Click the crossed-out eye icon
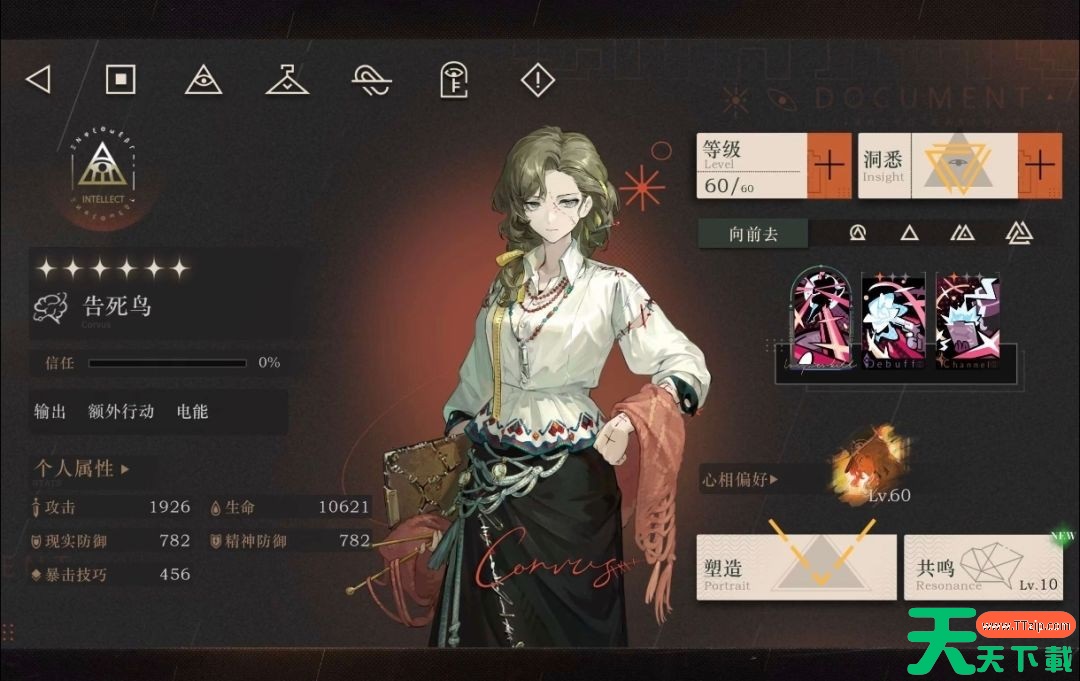Viewport: 1080px width, 681px height. 371,80
